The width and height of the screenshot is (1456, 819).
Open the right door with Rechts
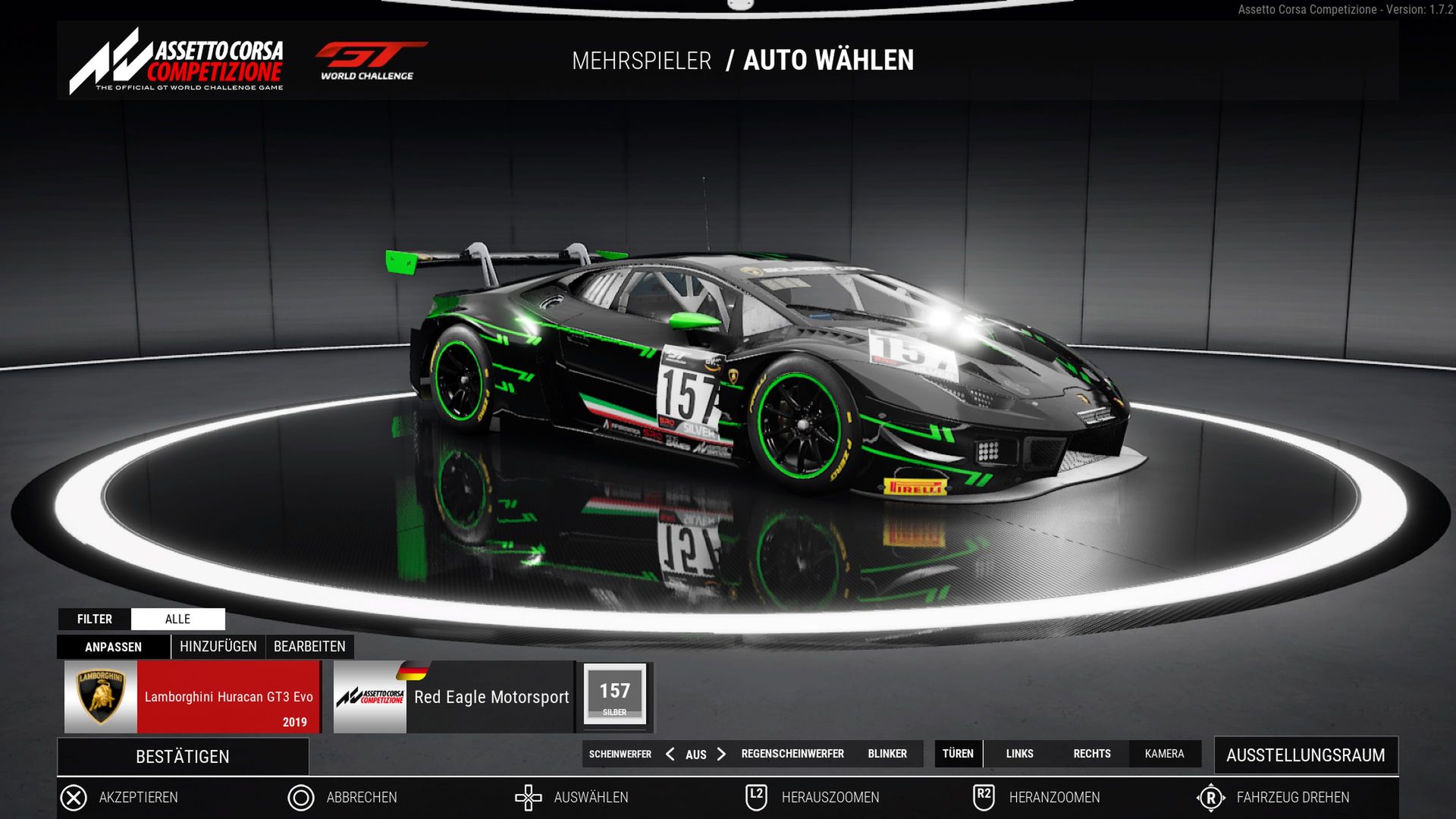click(x=1091, y=754)
